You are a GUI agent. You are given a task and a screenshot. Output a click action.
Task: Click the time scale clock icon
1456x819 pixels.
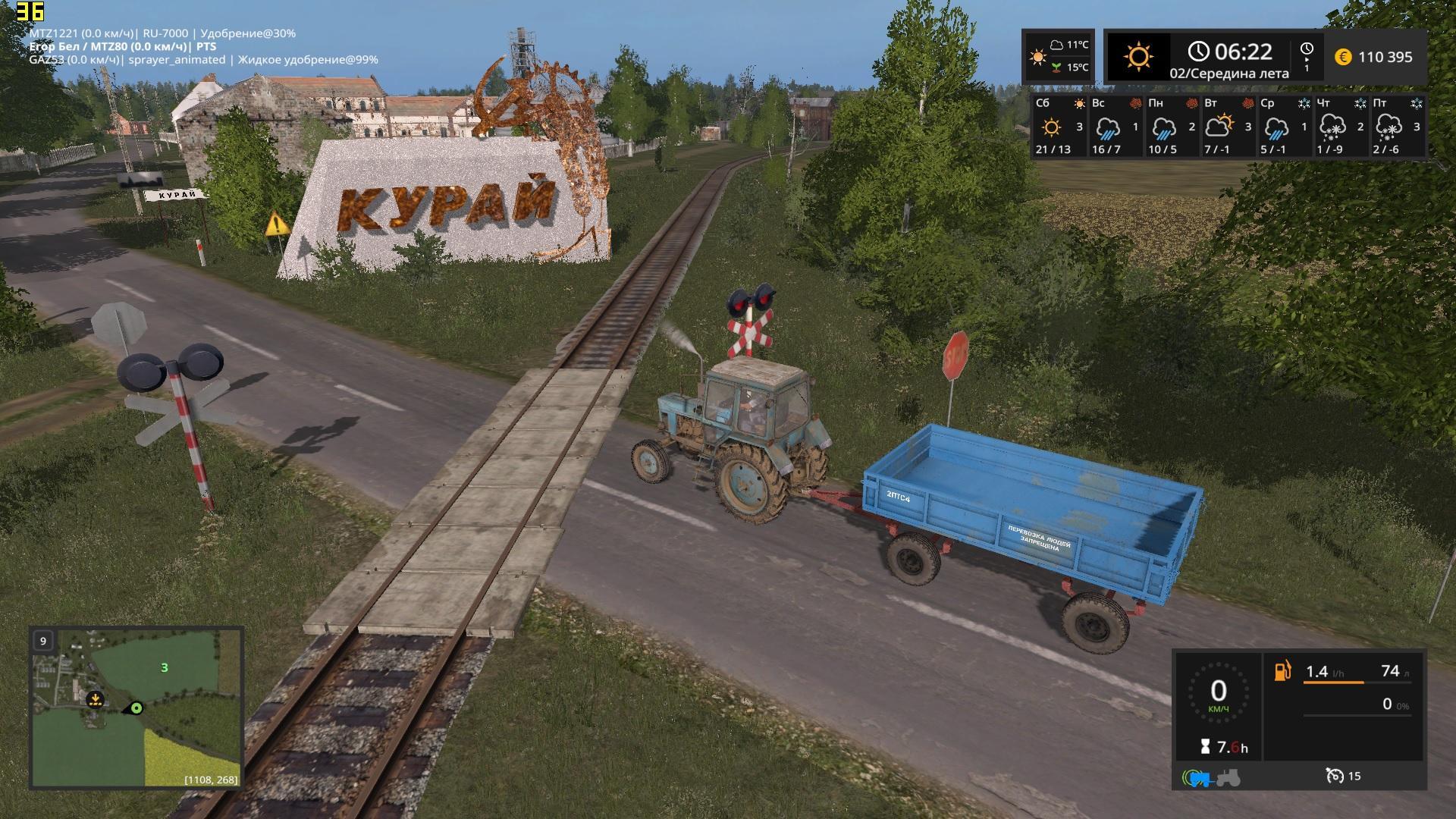point(1307,50)
